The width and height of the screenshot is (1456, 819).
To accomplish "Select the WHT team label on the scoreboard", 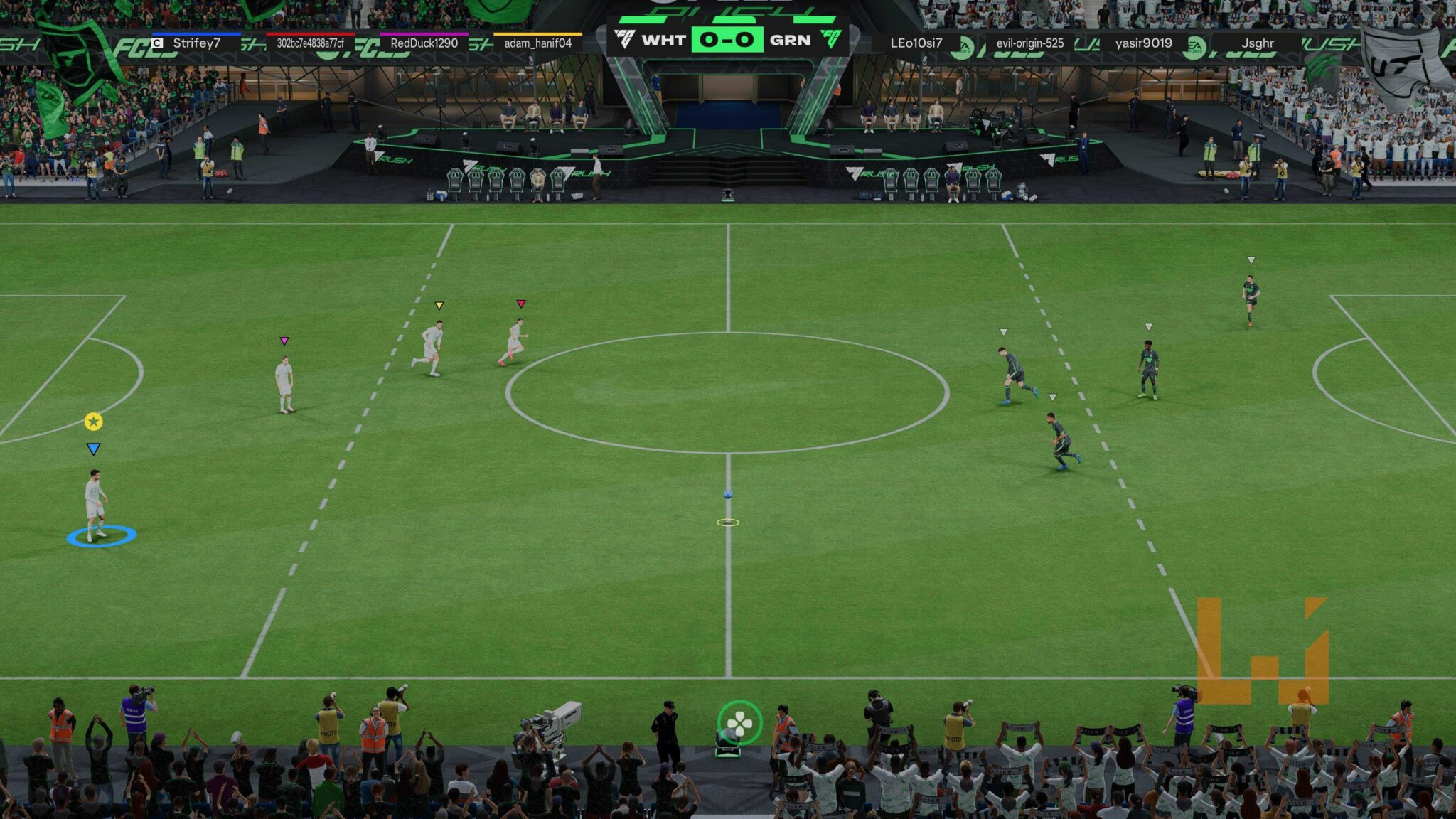I will [664, 41].
